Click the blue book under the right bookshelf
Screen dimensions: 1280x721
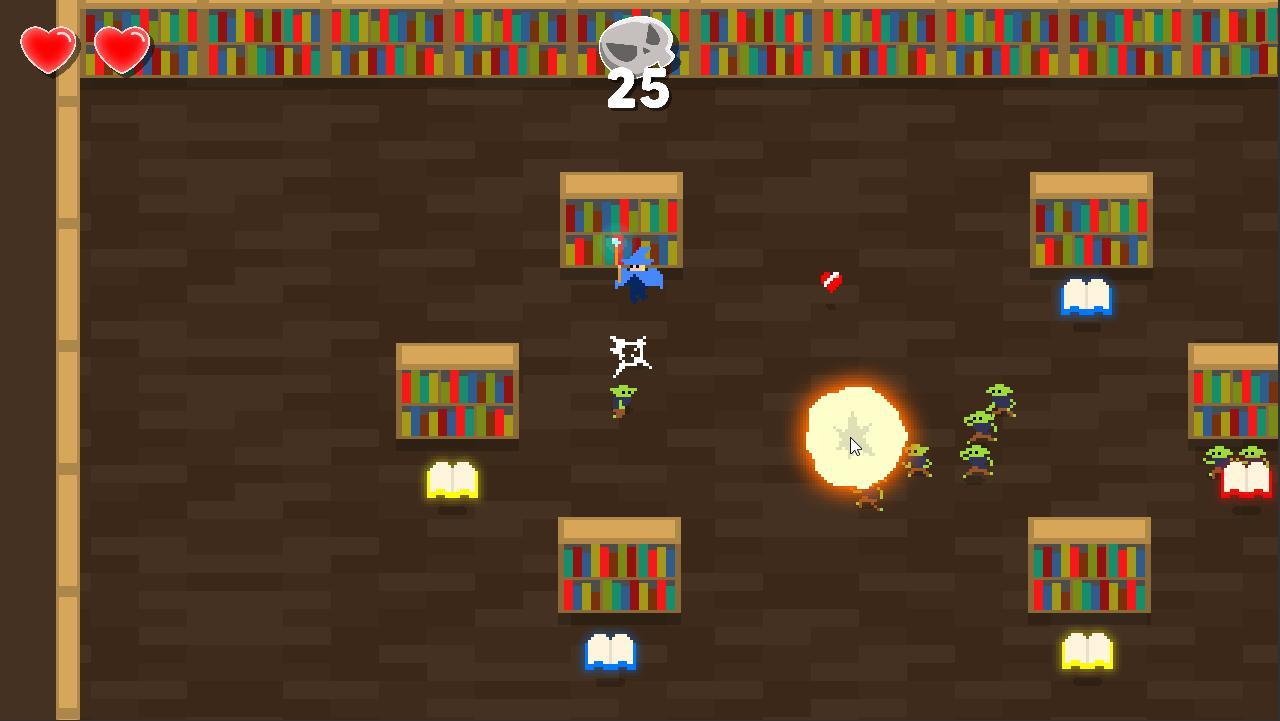[x=1088, y=298]
